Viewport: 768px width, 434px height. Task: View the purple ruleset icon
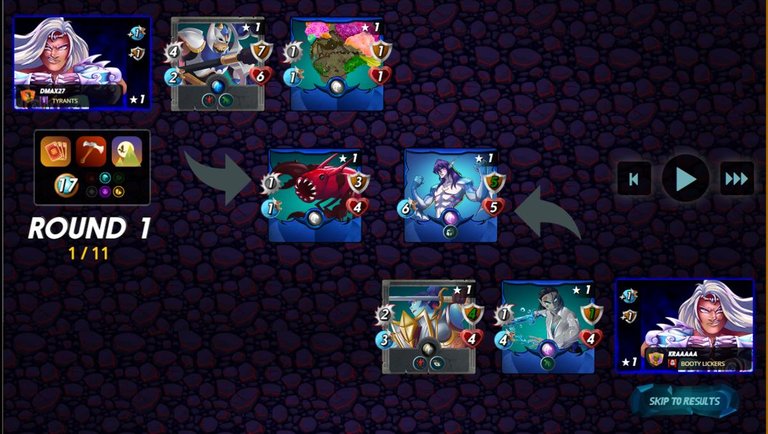click(x=127, y=151)
